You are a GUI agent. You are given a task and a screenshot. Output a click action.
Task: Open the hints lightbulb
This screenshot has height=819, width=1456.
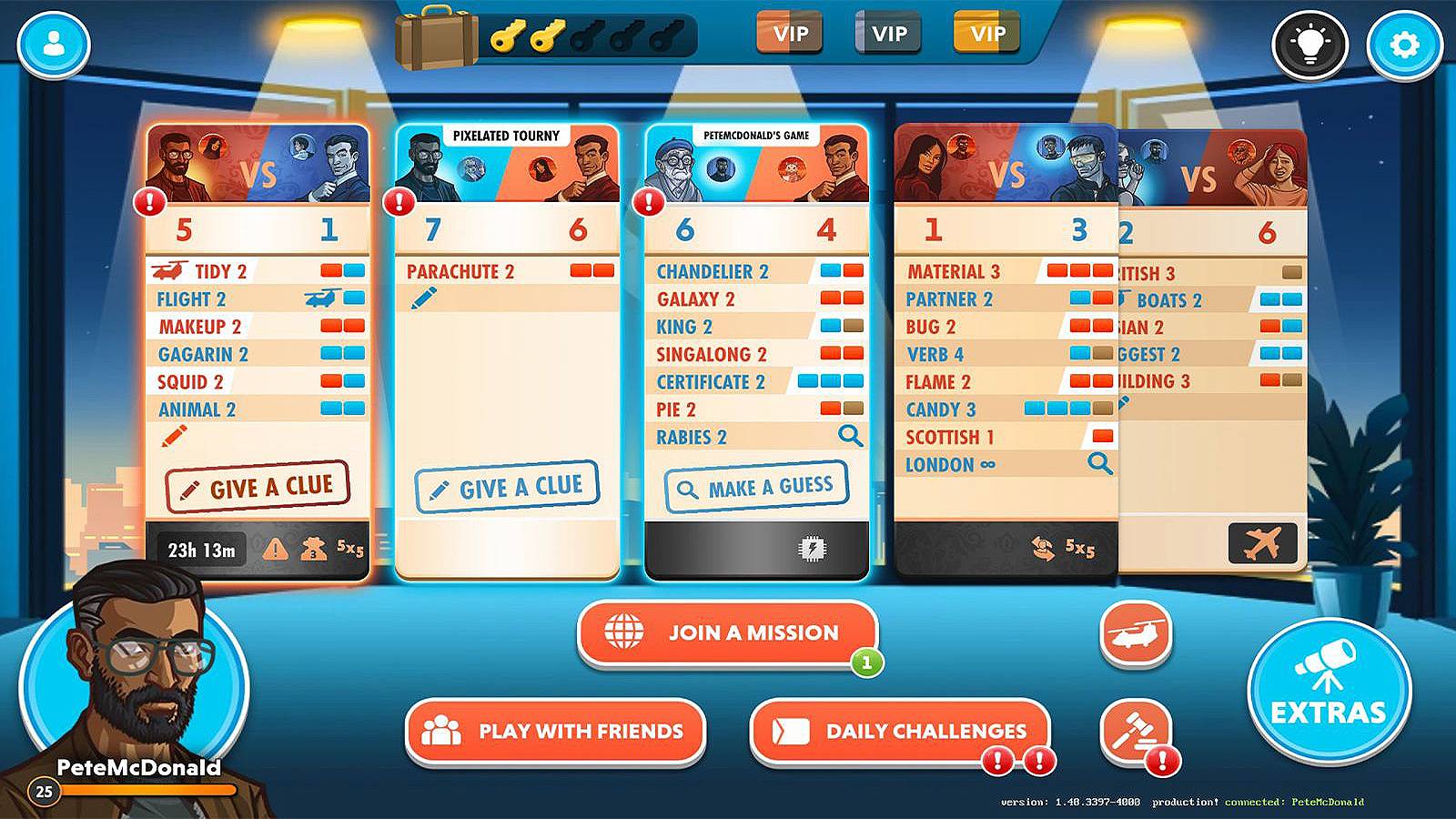[1310, 41]
